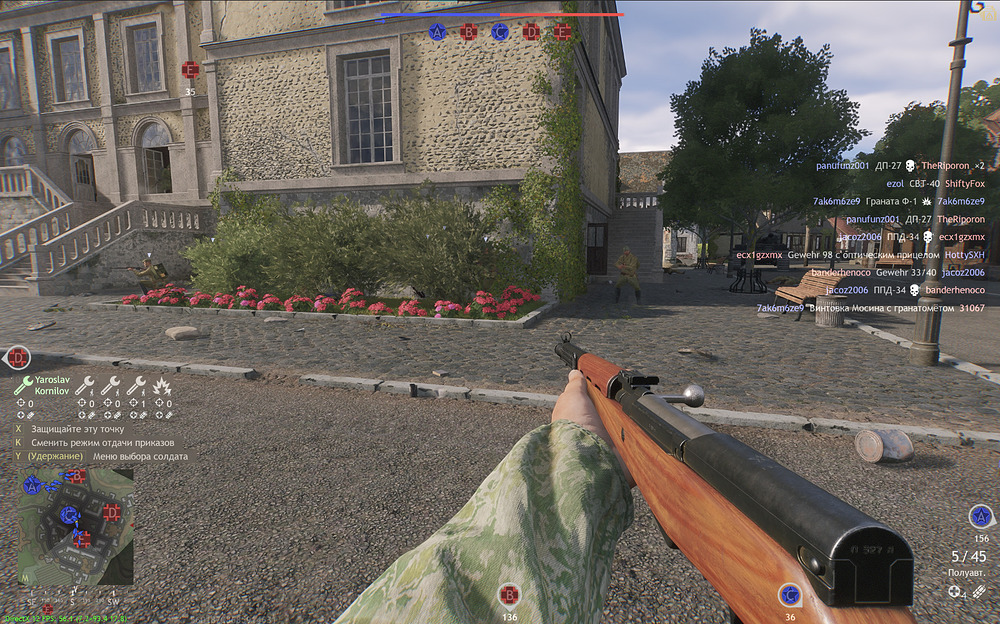Select the C waypoint marker showing 36
The height and width of the screenshot is (624, 1000).
pos(790,596)
